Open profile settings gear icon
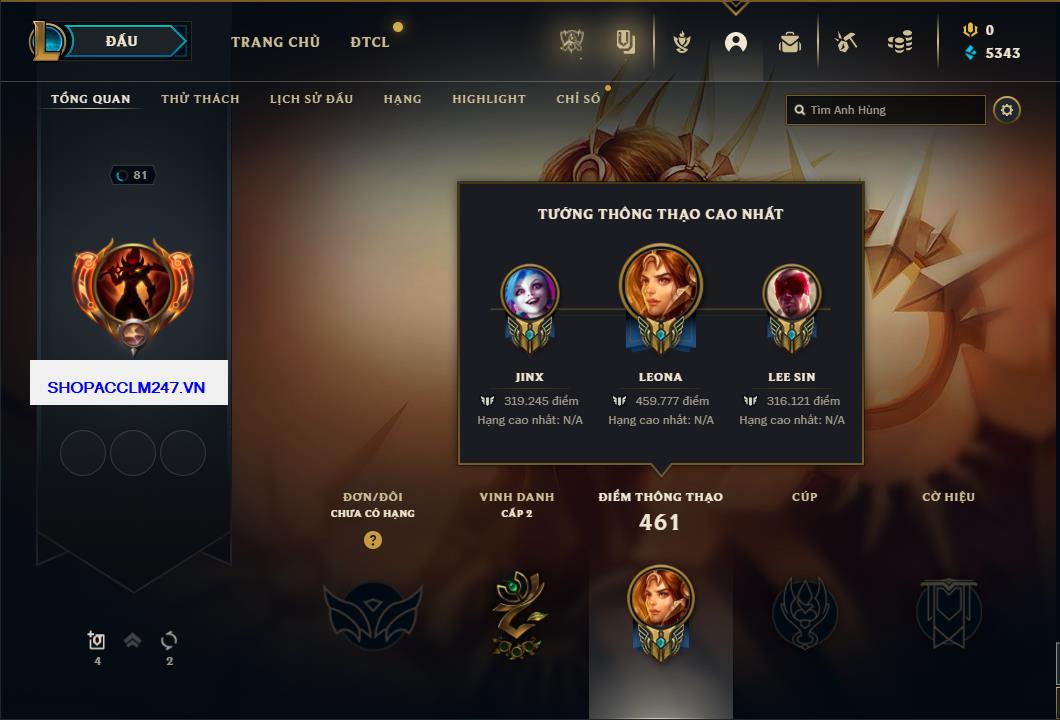1060x720 pixels. [x=1007, y=110]
